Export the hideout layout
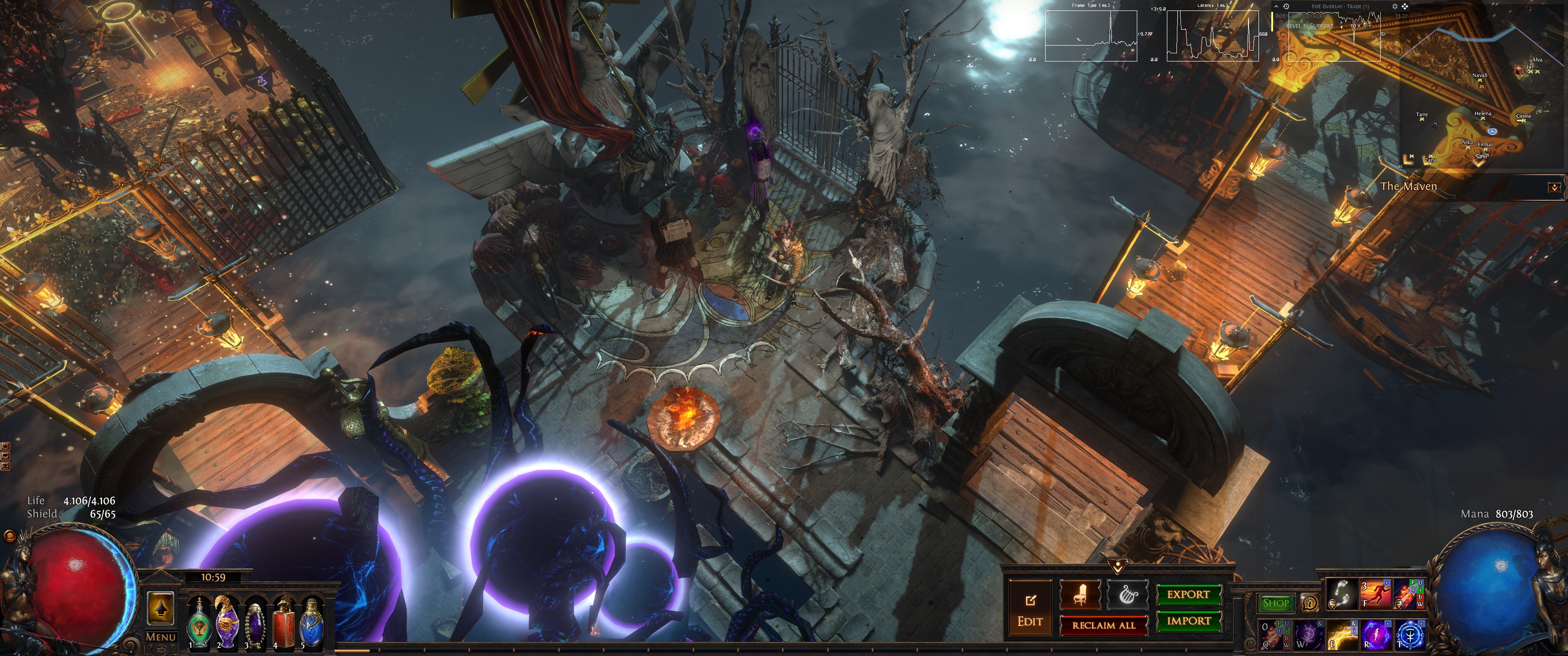 coord(1187,594)
